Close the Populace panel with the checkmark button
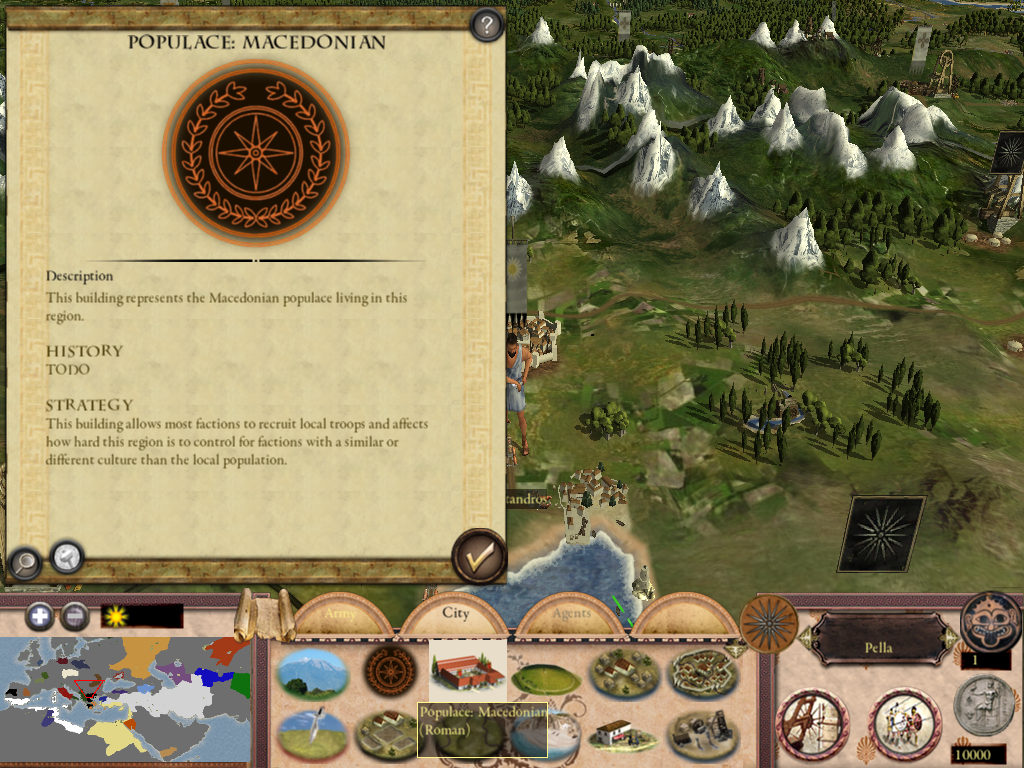Image resolution: width=1024 pixels, height=768 pixels. [479, 556]
